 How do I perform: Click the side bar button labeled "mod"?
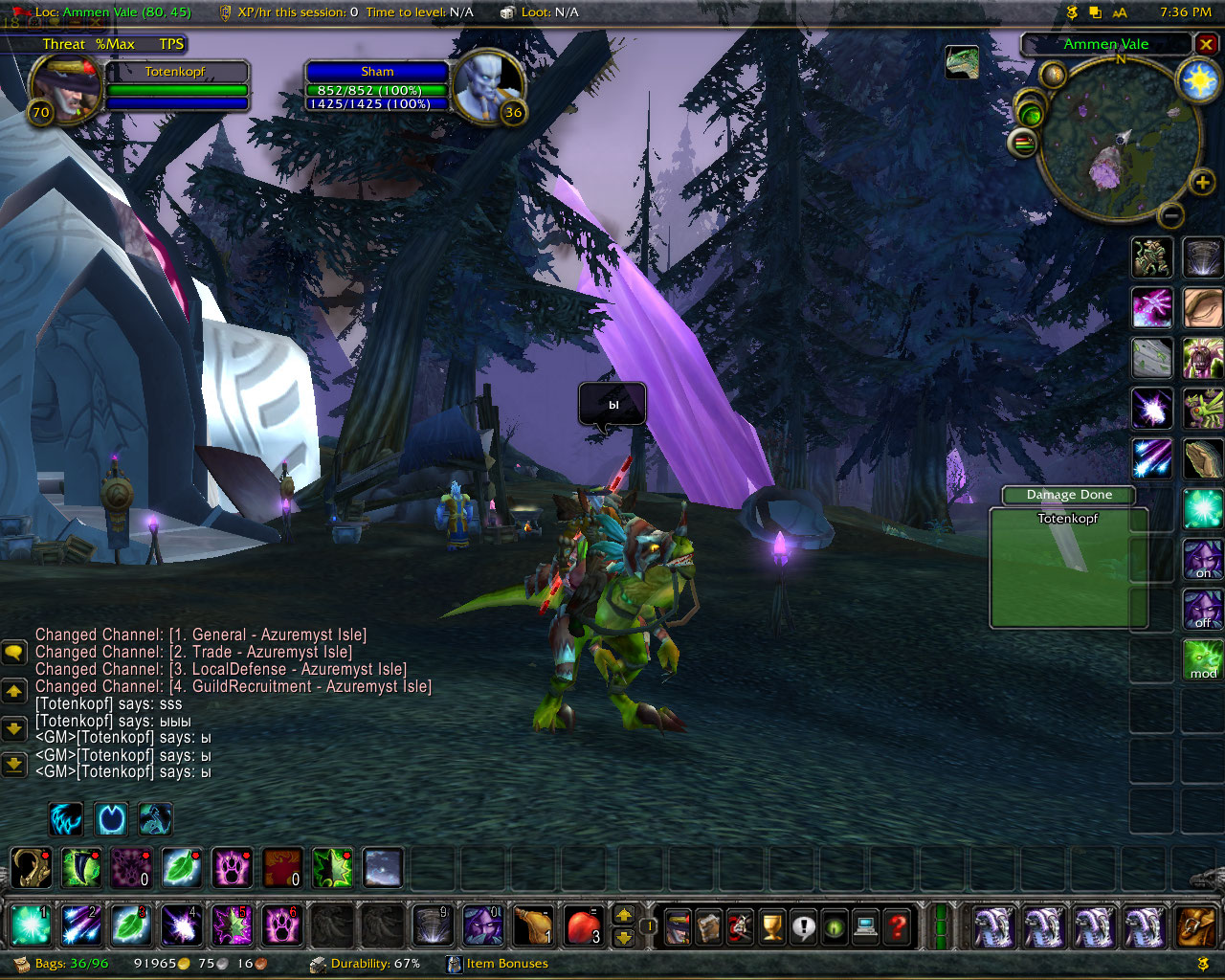click(x=1203, y=659)
